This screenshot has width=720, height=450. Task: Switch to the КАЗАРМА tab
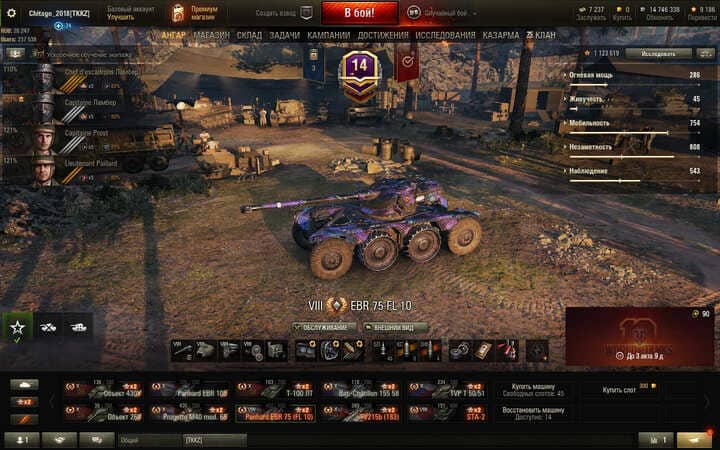pyautogui.click(x=501, y=35)
